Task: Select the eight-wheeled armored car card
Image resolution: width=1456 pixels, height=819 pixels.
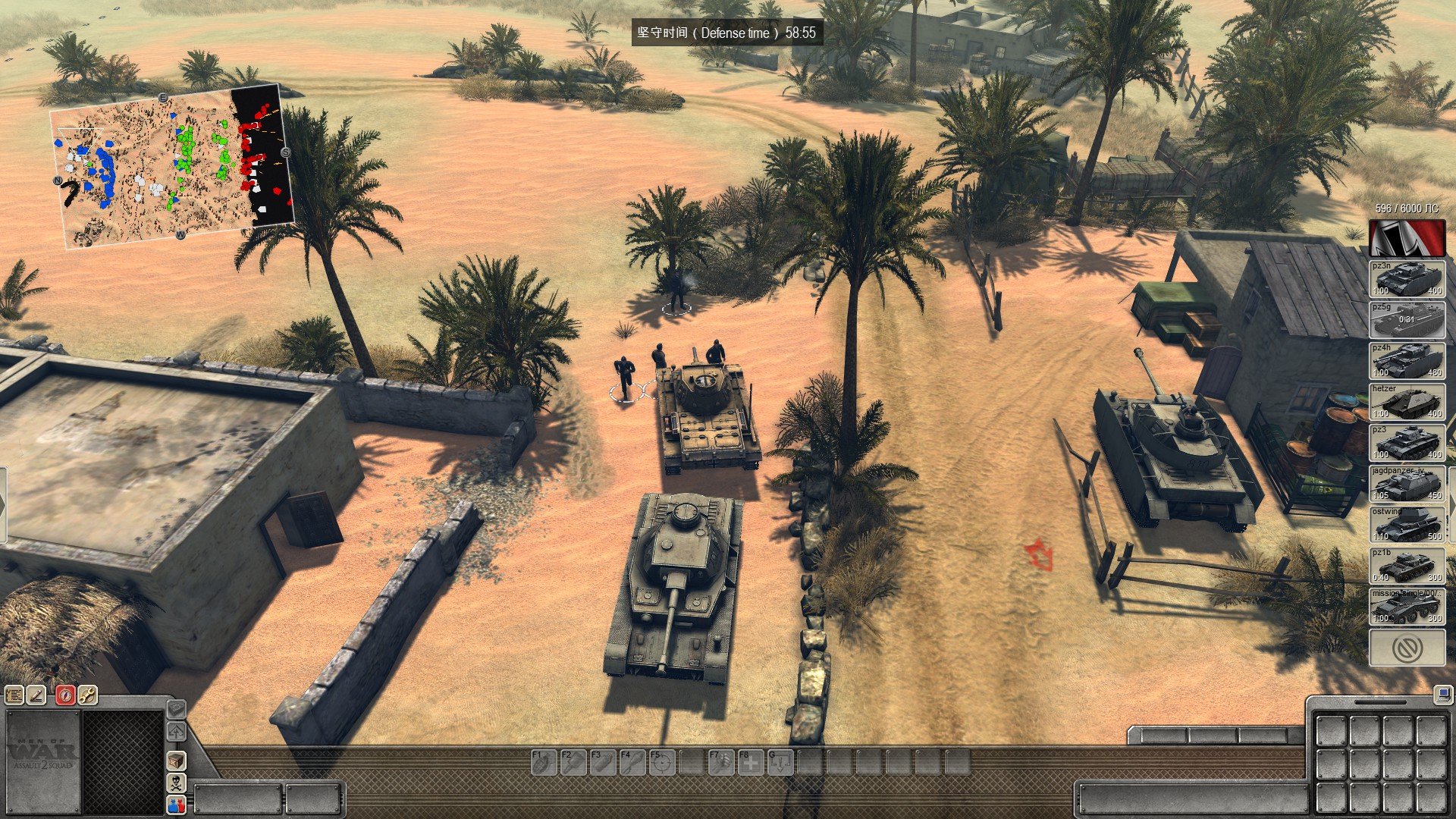Action: [x=1407, y=607]
